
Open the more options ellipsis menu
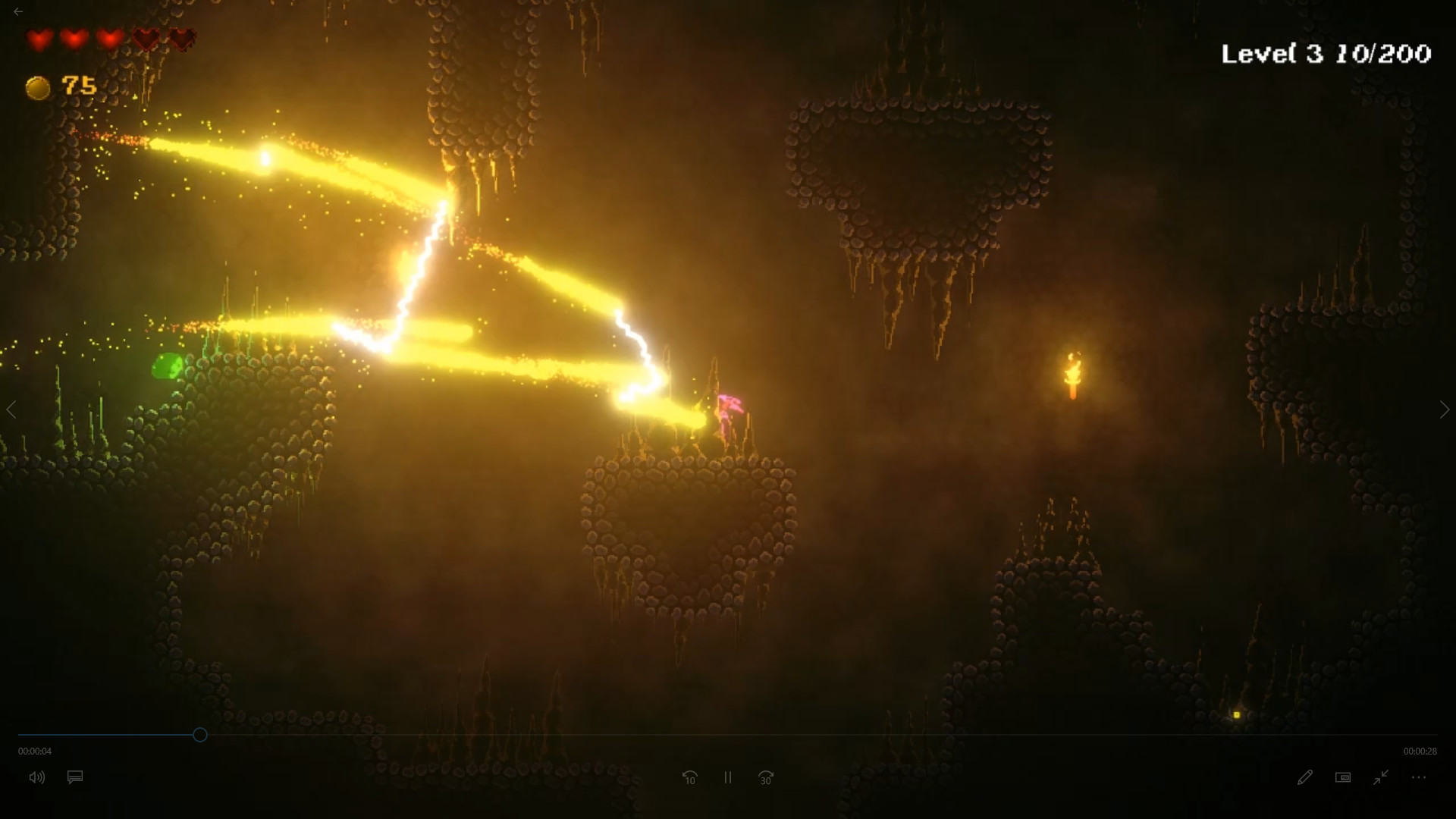pyautogui.click(x=1417, y=777)
